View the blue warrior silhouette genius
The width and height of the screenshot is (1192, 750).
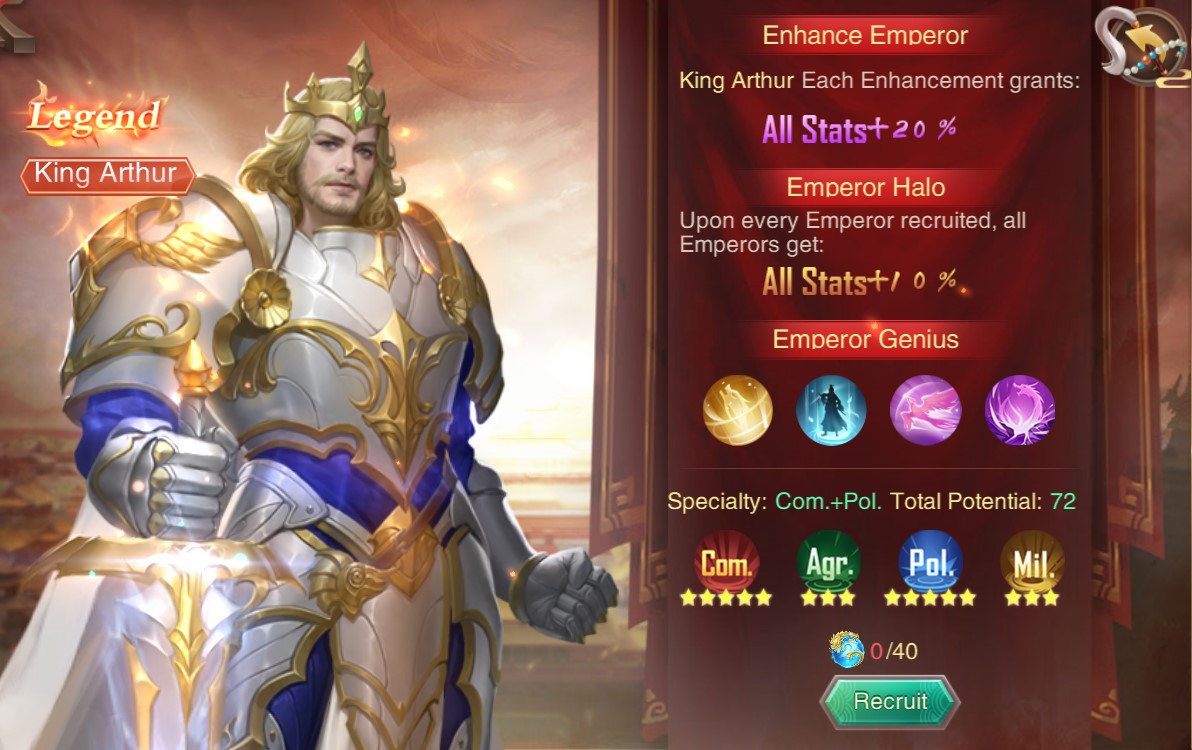(831, 410)
